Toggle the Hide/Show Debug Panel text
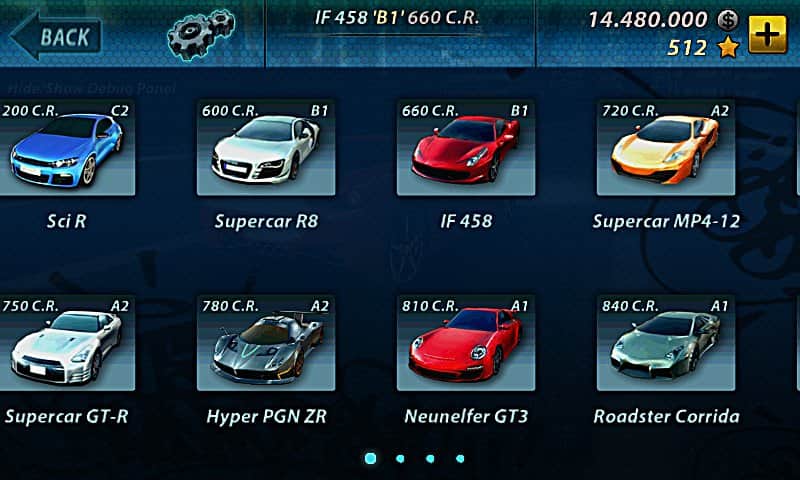 [x=90, y=88]
